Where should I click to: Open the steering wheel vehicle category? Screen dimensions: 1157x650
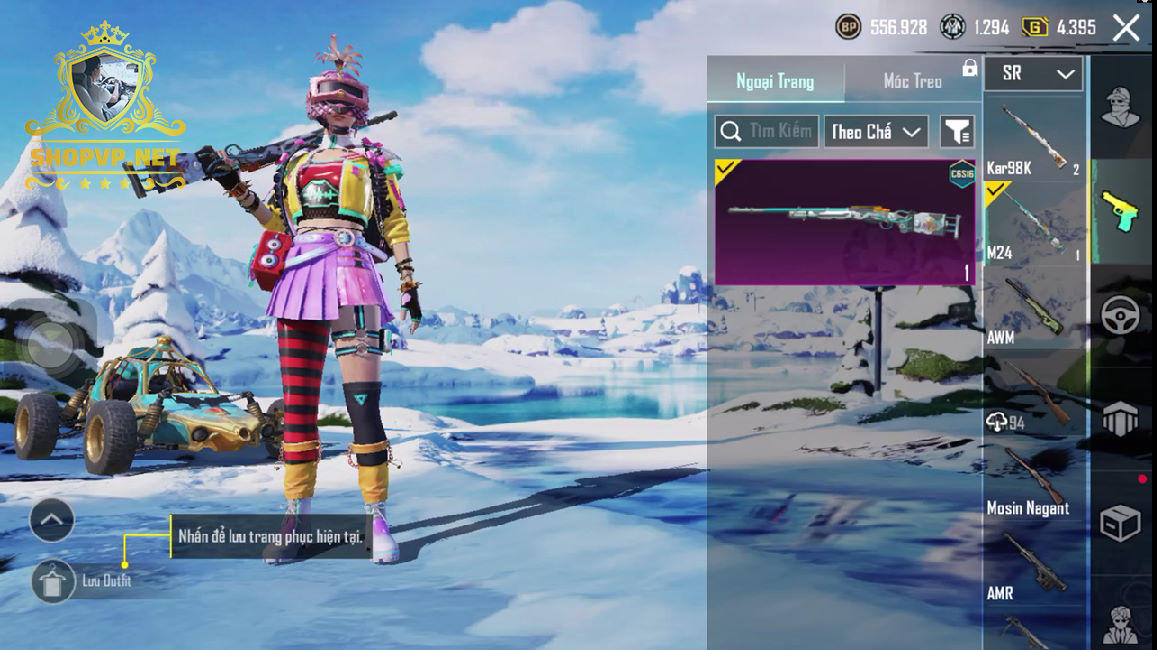click(1121, 315)
